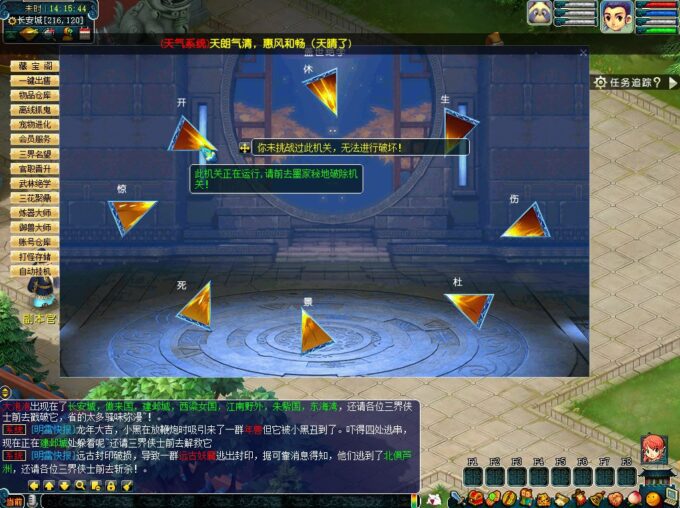The image size is (680, 508).
Task: Select the 杜 gate triangle
Action: (471, 305)
